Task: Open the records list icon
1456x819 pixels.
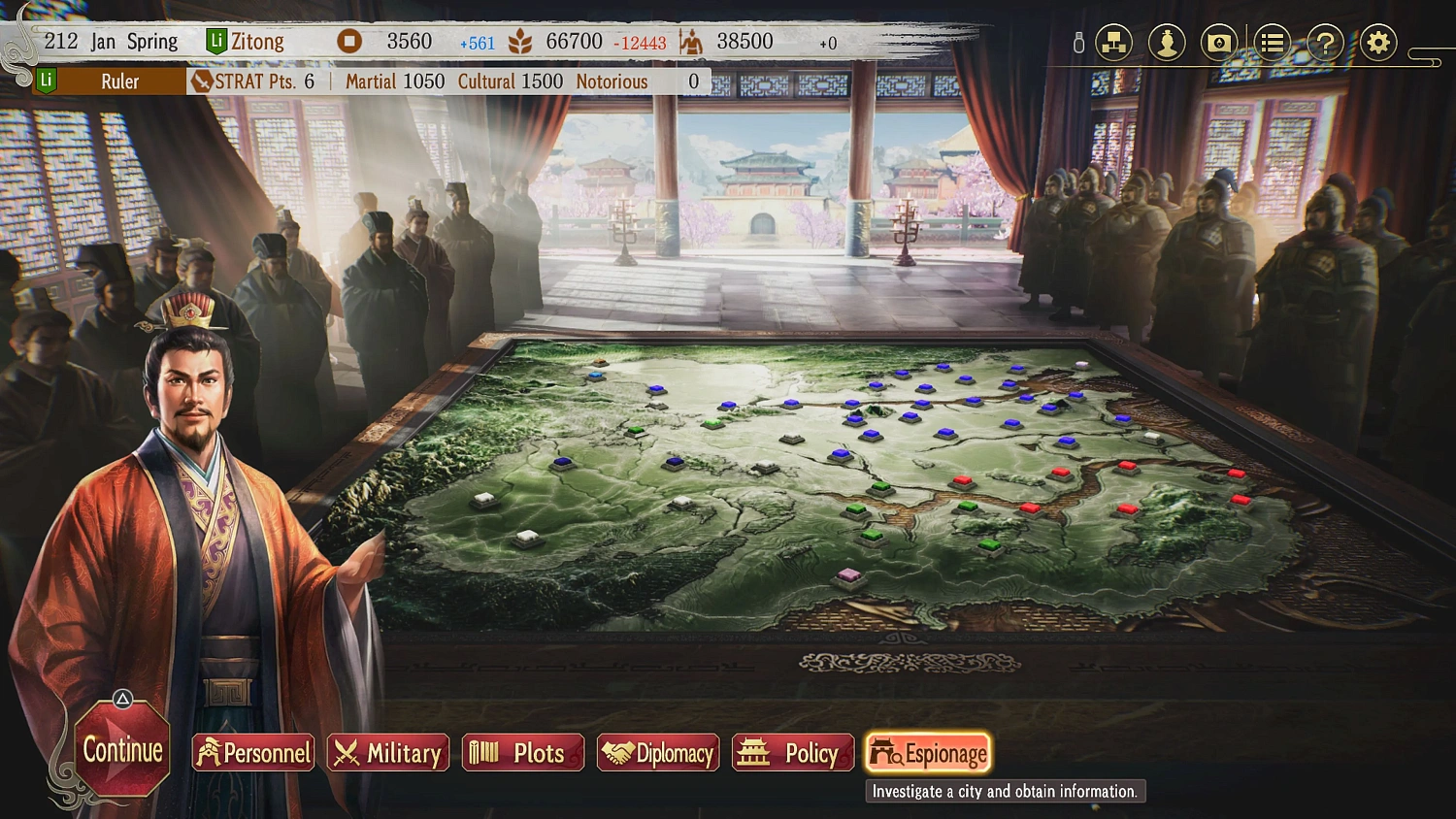Action: pos(1272,42)
